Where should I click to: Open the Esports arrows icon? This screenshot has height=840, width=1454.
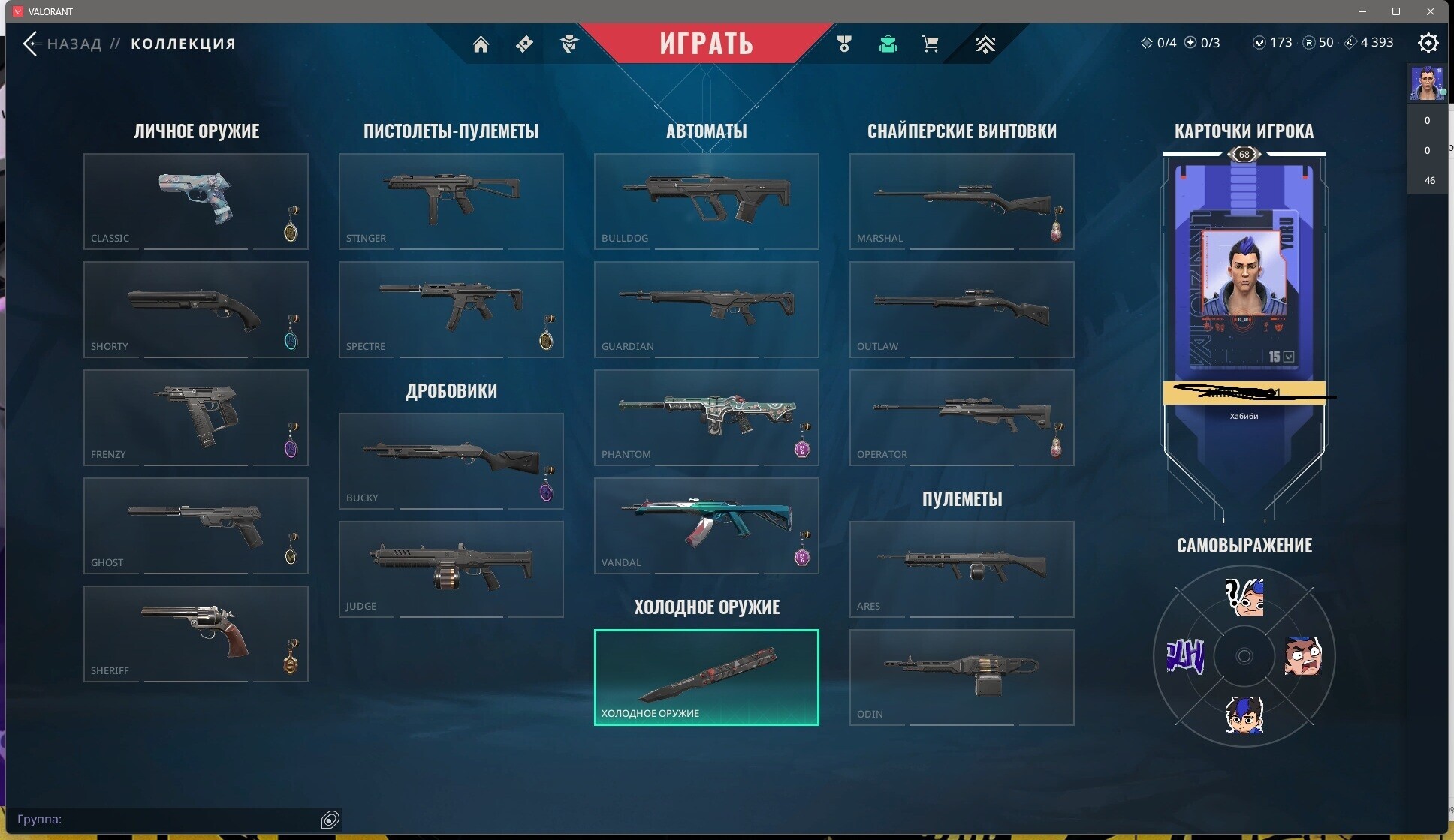[986, 44]
